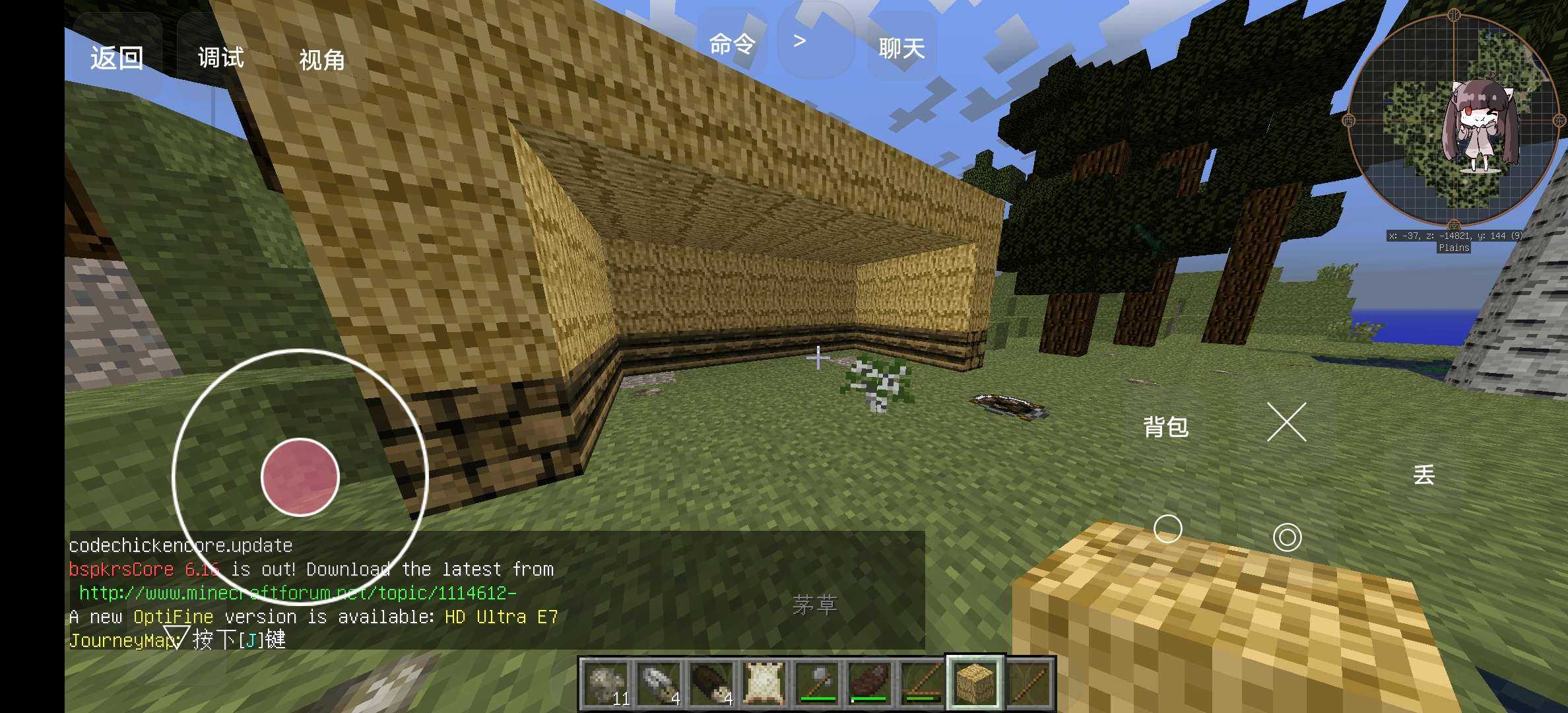This screenshot has width=1568, height=713.
Task: Select the thatch block hotbar slot
Action: [x=975, y=683]
